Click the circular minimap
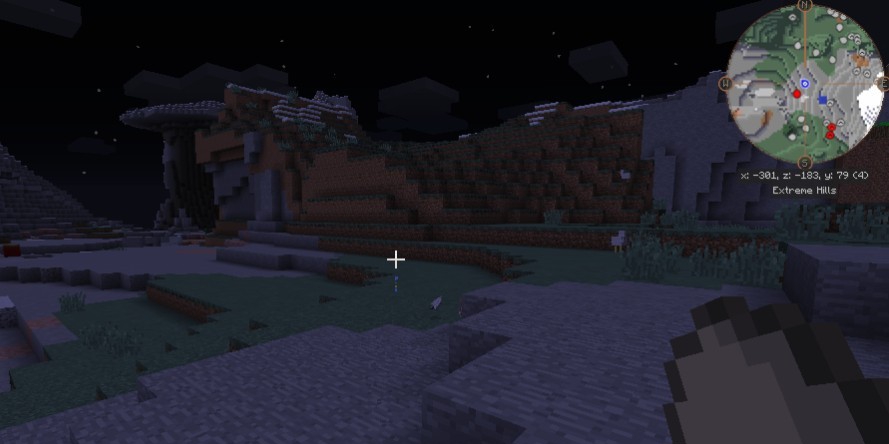 805,84
